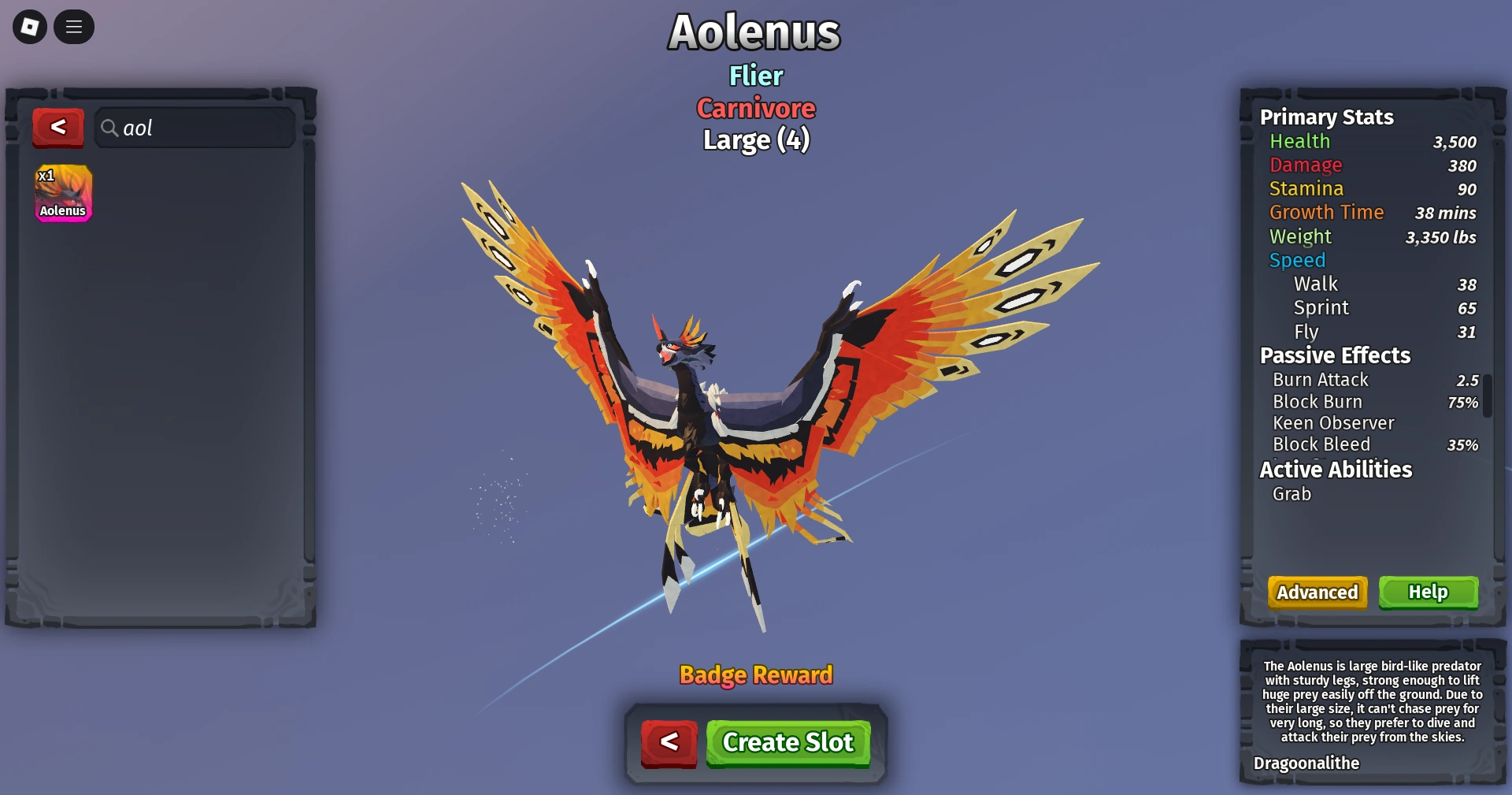Click the Roblox icon in the top-left corner
The width and height of the screenshot is (1512, 795).
(x=28, y=27)
